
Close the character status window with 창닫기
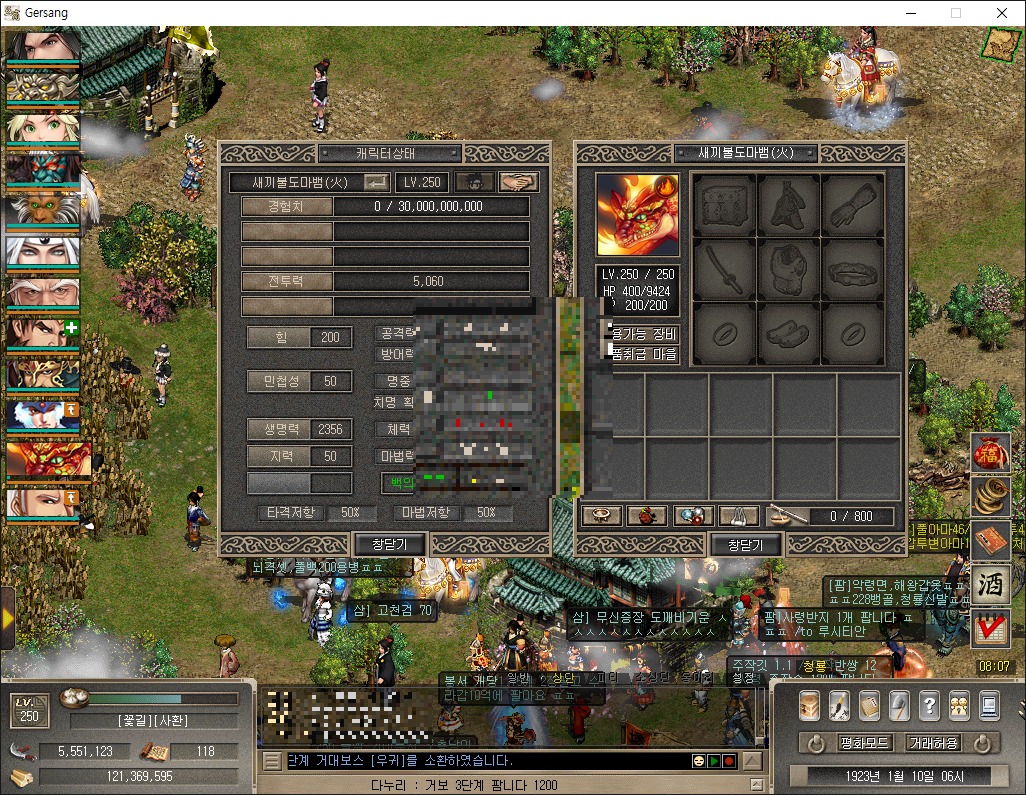coord(391,545)
